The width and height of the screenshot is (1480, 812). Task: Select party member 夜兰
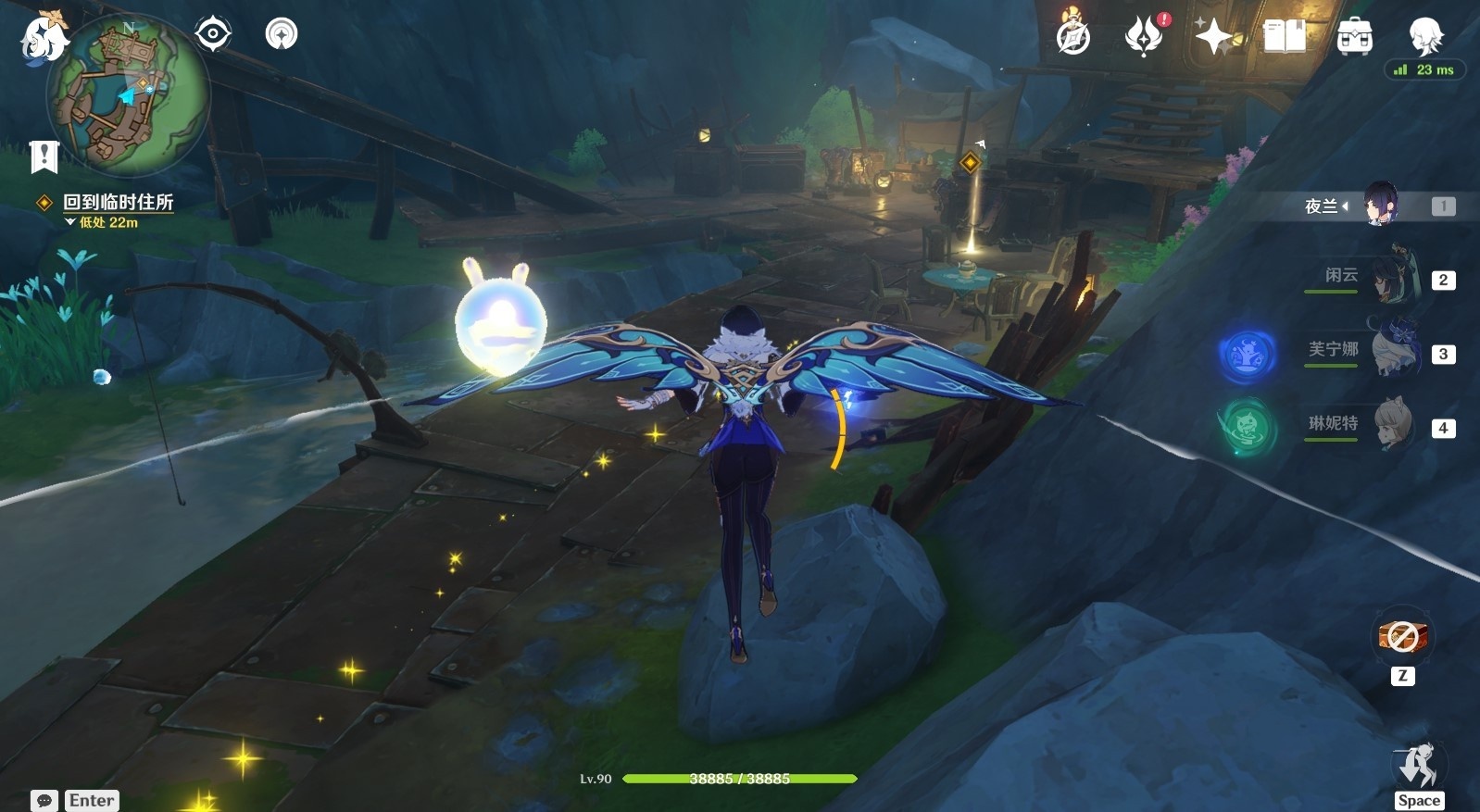pos(1380,206)
